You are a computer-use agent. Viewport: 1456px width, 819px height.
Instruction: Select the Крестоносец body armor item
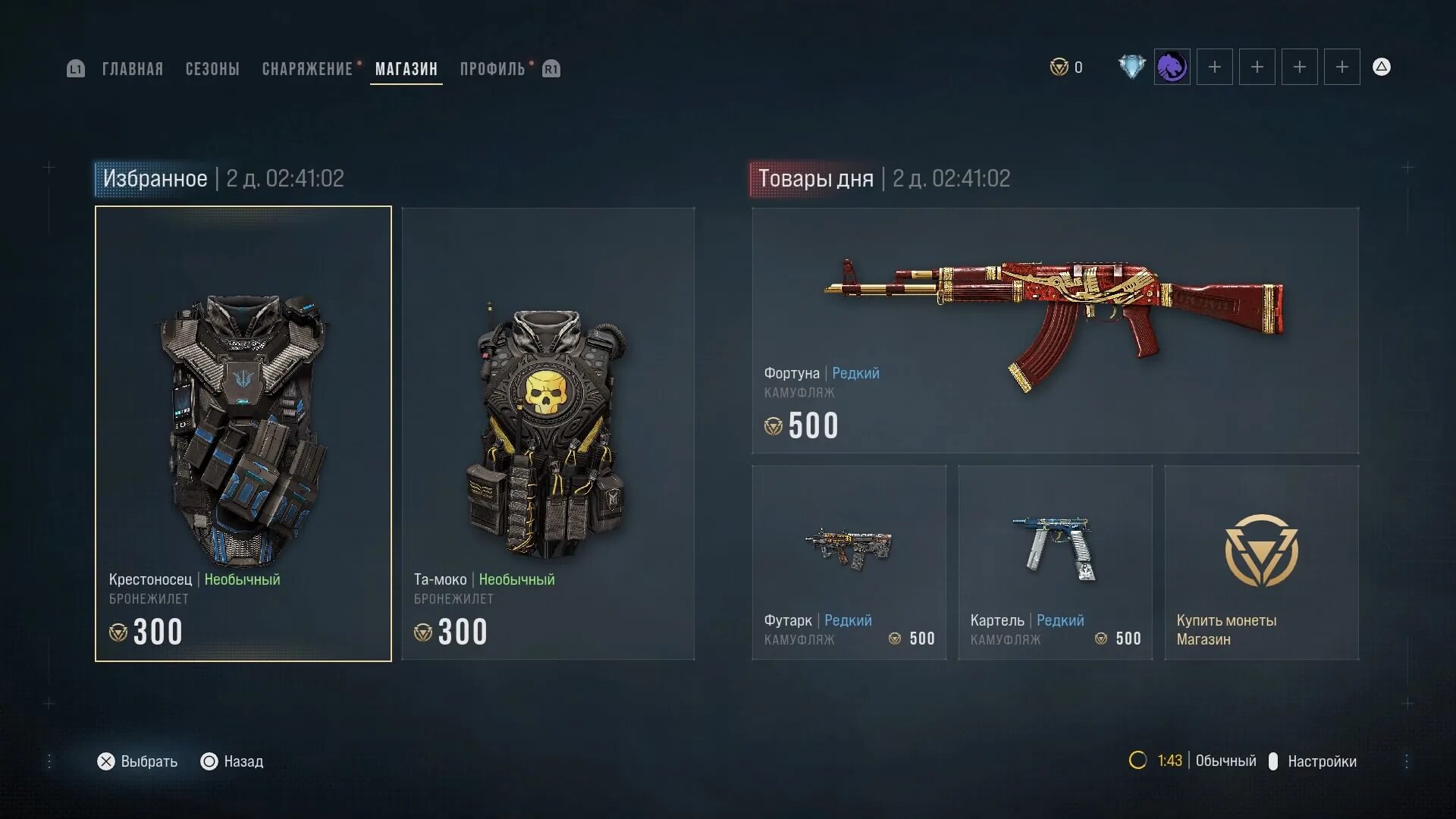tap(243, 434)
